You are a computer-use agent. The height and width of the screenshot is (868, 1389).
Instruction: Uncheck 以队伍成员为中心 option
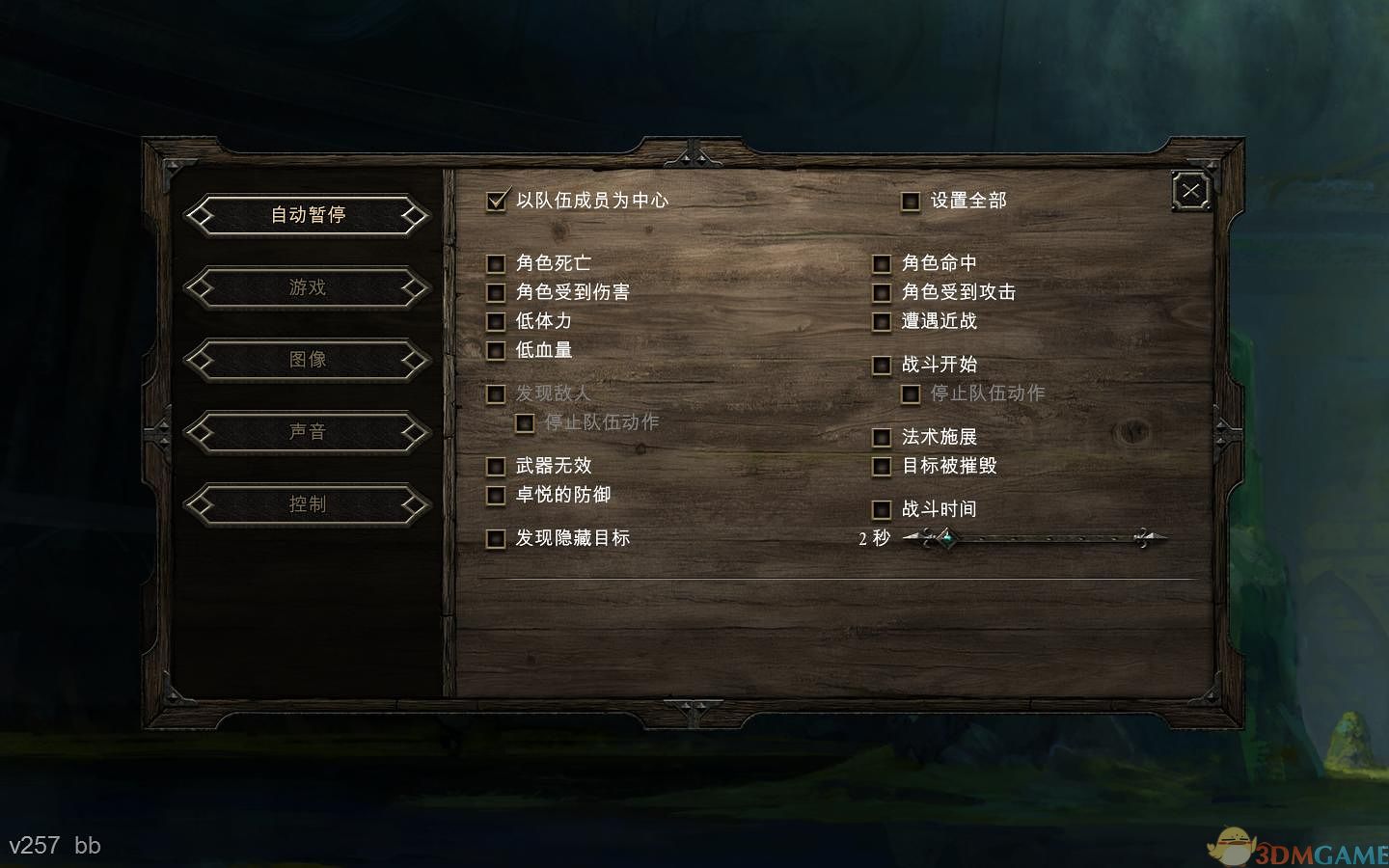click(497, 203)
